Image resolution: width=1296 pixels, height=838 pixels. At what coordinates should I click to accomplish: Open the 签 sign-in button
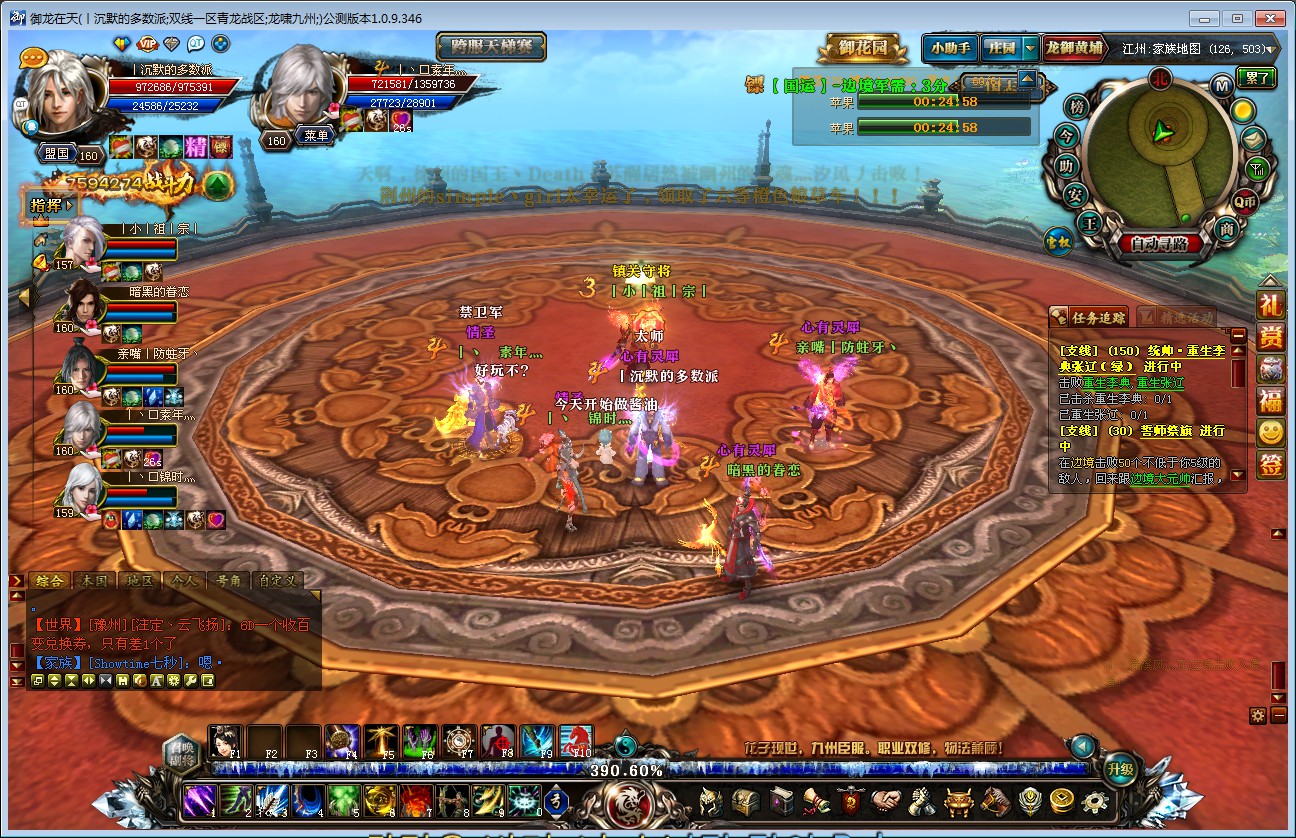pos(1270,465)
